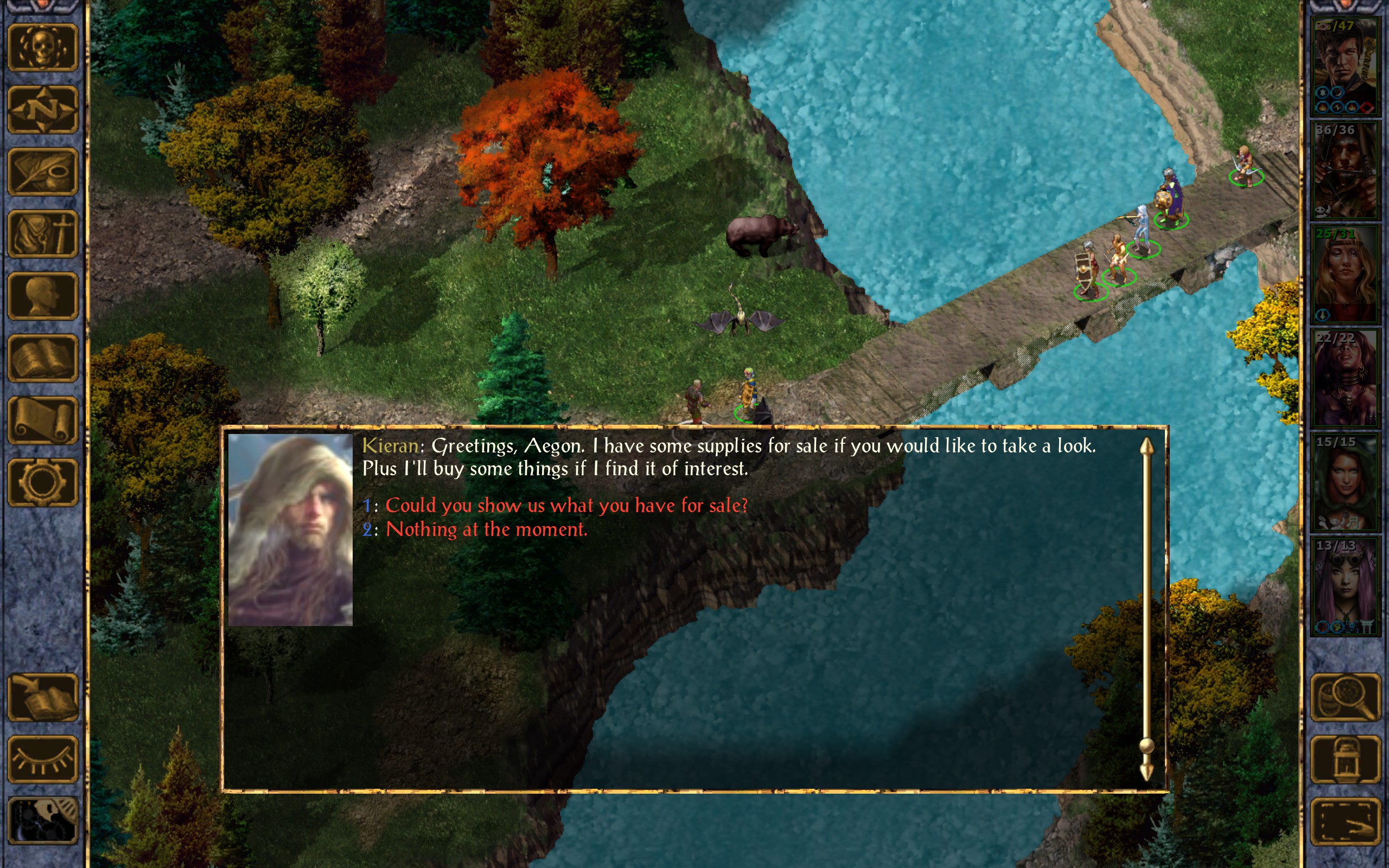Reply "Nothing at the moment."
Image resolution: width=1389 pixels, height=868 pixels.
(x=486, y=529)
